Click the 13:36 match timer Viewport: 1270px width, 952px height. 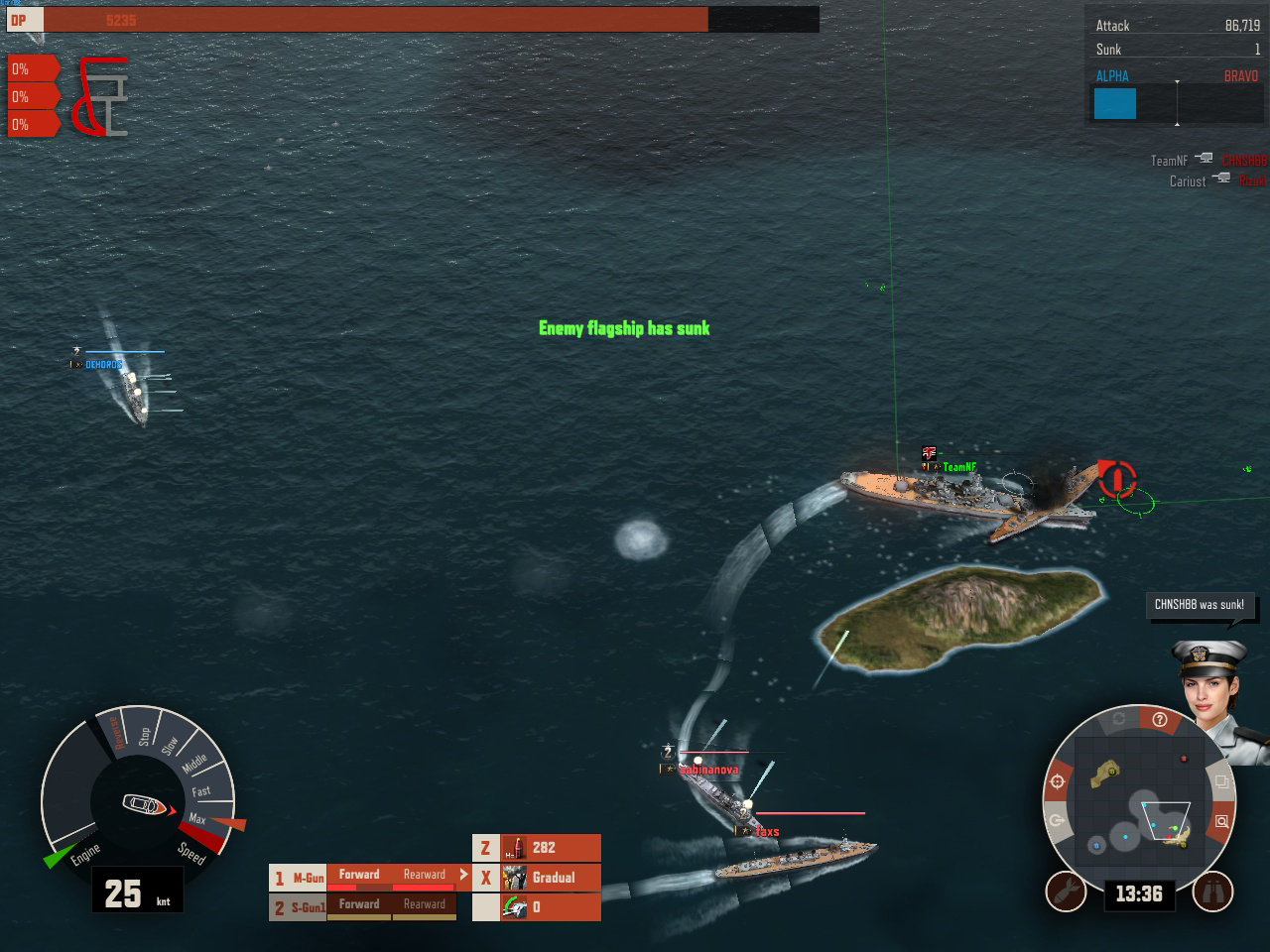(1140, 892)
